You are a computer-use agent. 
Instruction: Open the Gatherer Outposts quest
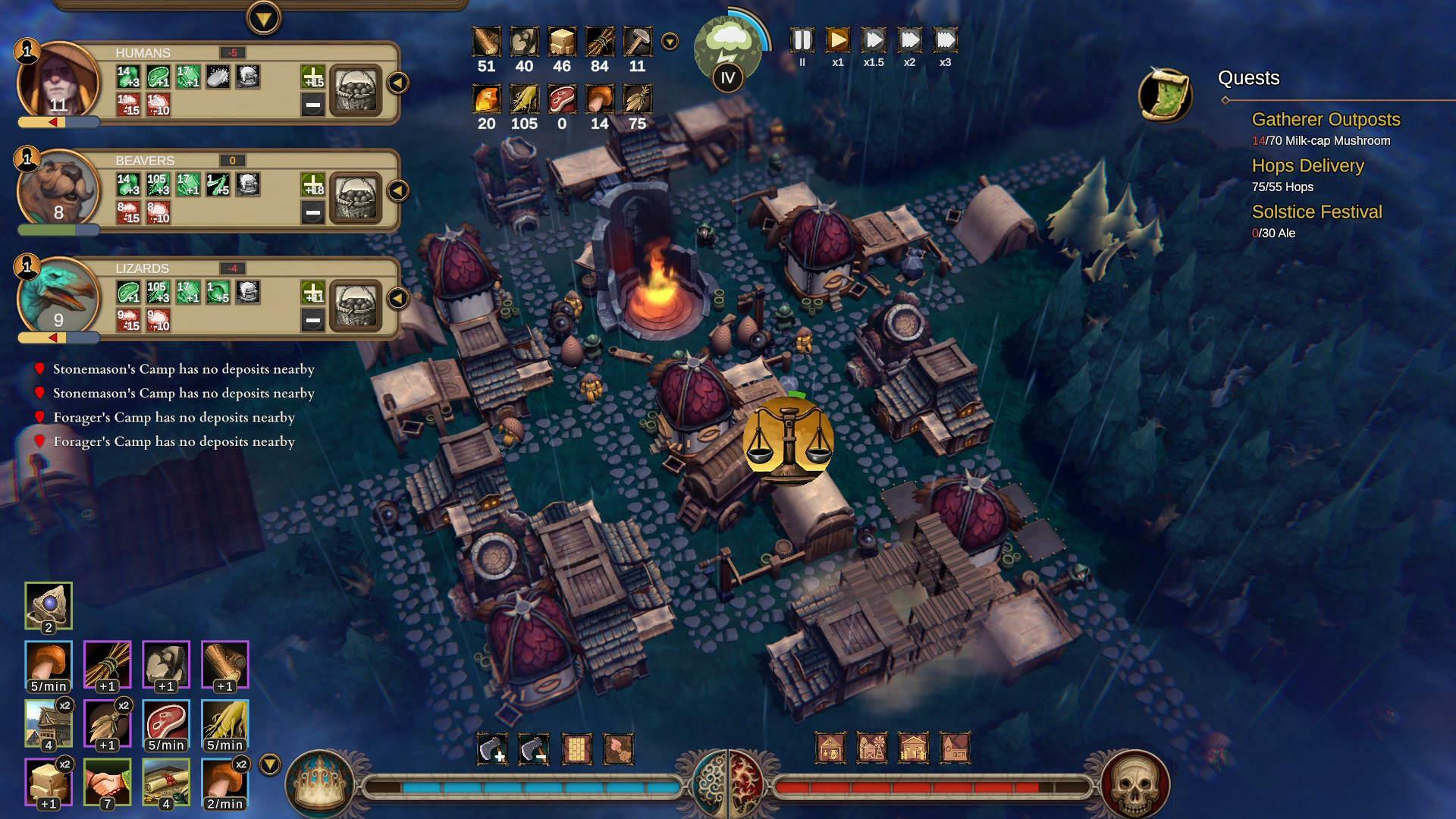tap(1326, 119)
